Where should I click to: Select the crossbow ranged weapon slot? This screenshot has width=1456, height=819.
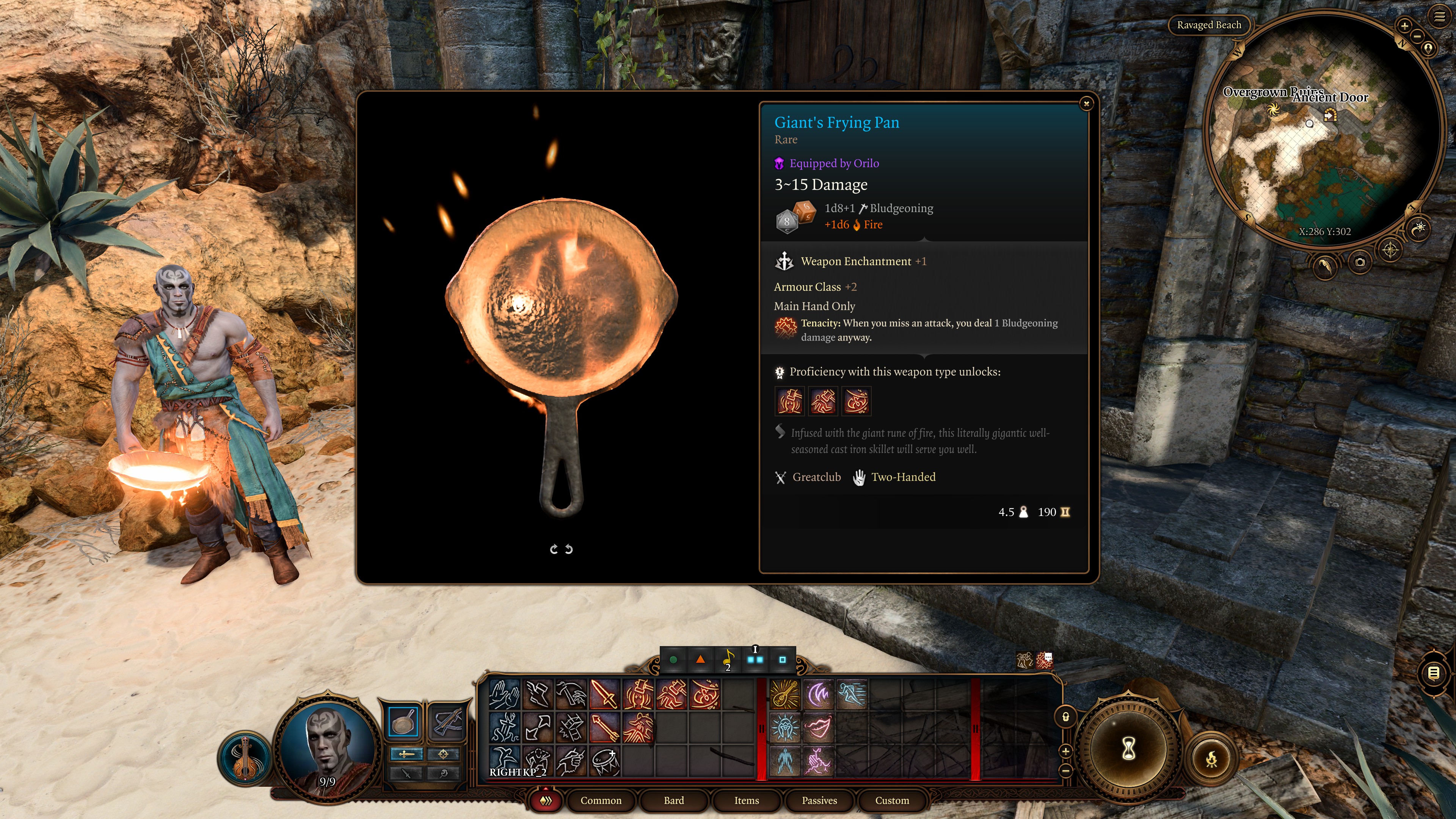click(x=447, y=722)
